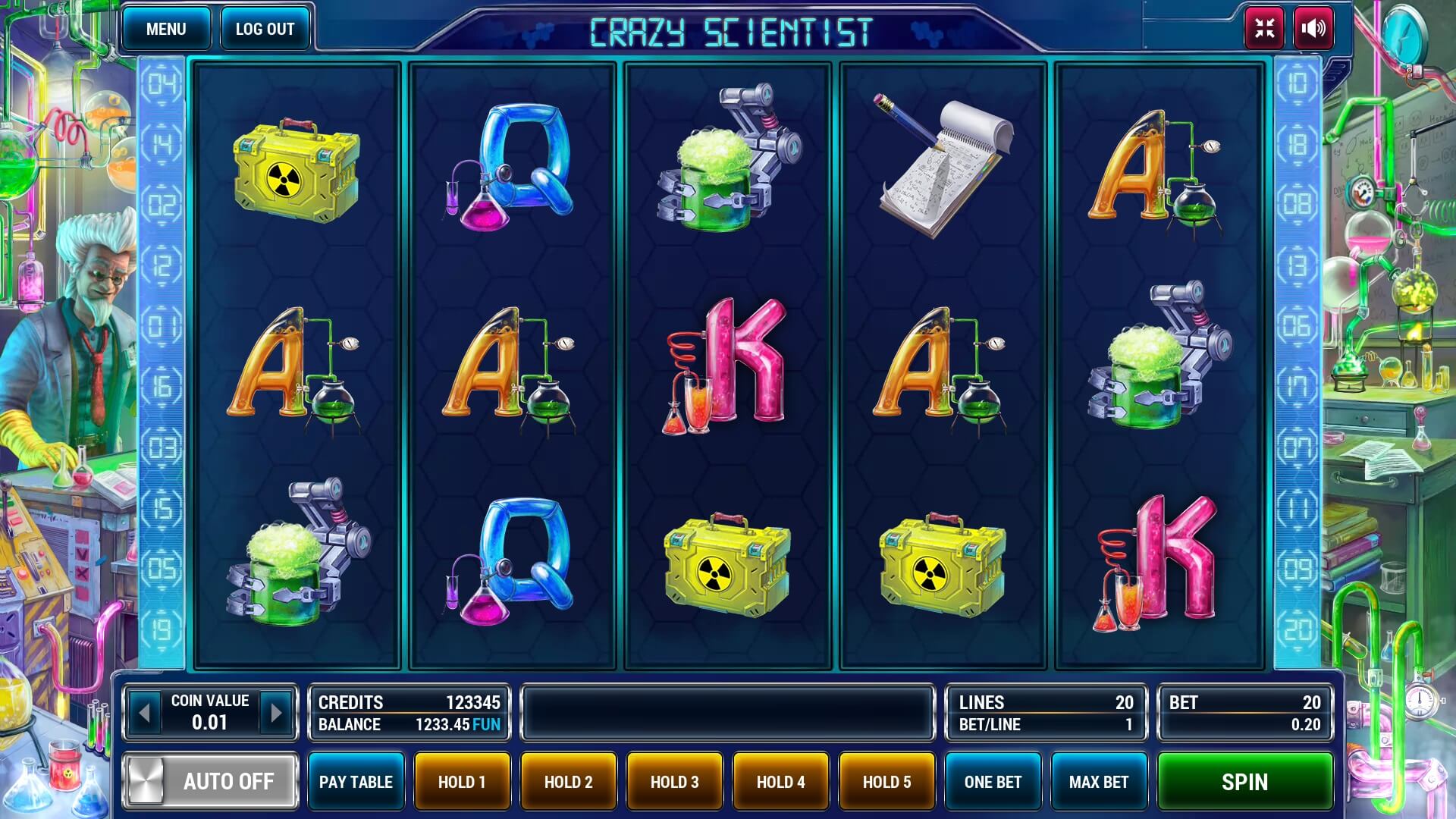
Task: Mute the game sound
Action: [x=1313, y=30]
